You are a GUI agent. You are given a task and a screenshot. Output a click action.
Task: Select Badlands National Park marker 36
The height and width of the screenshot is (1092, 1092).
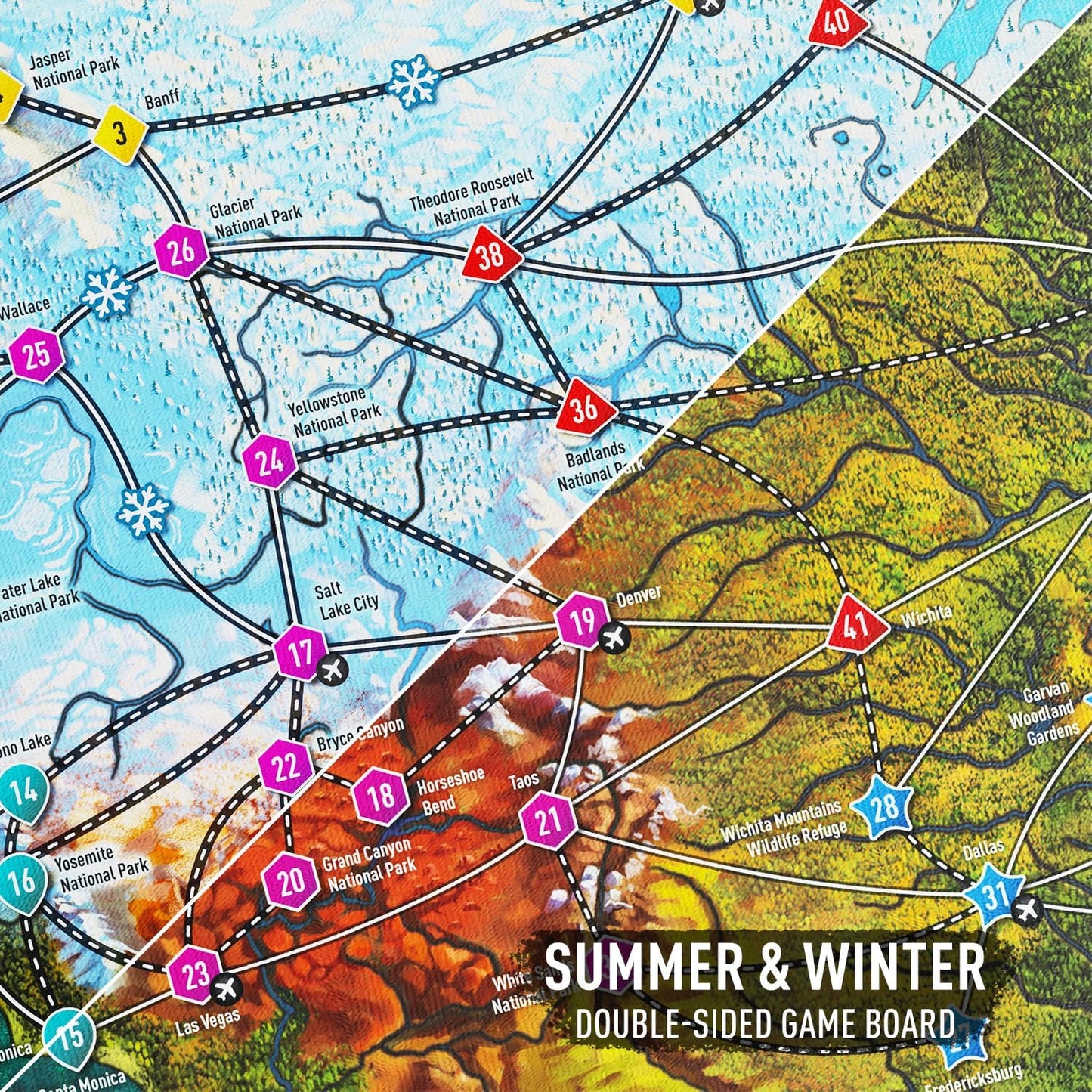(583, 408)
